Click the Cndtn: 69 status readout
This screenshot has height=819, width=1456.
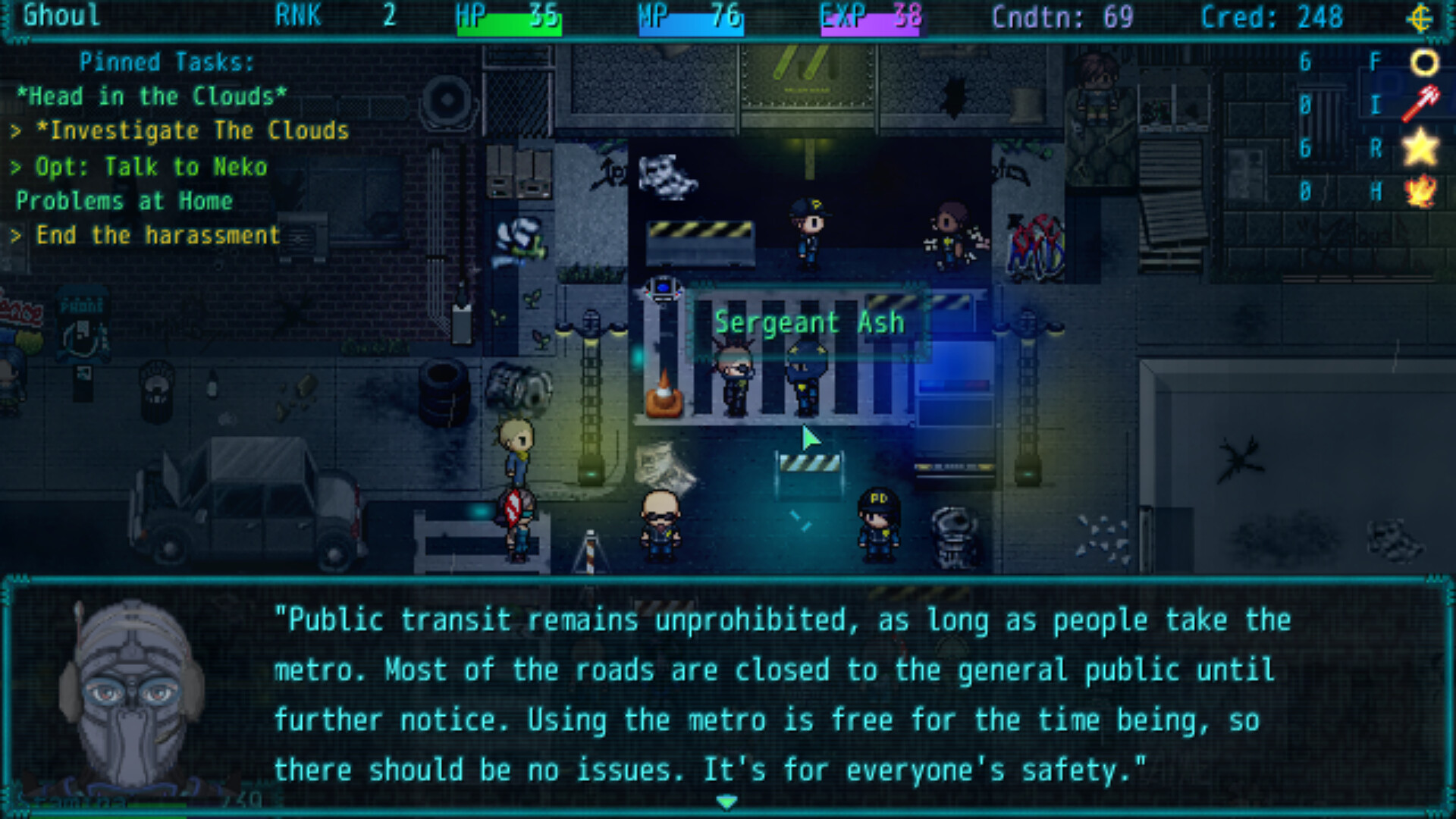pyautogui.click(x=1062, y=17)
